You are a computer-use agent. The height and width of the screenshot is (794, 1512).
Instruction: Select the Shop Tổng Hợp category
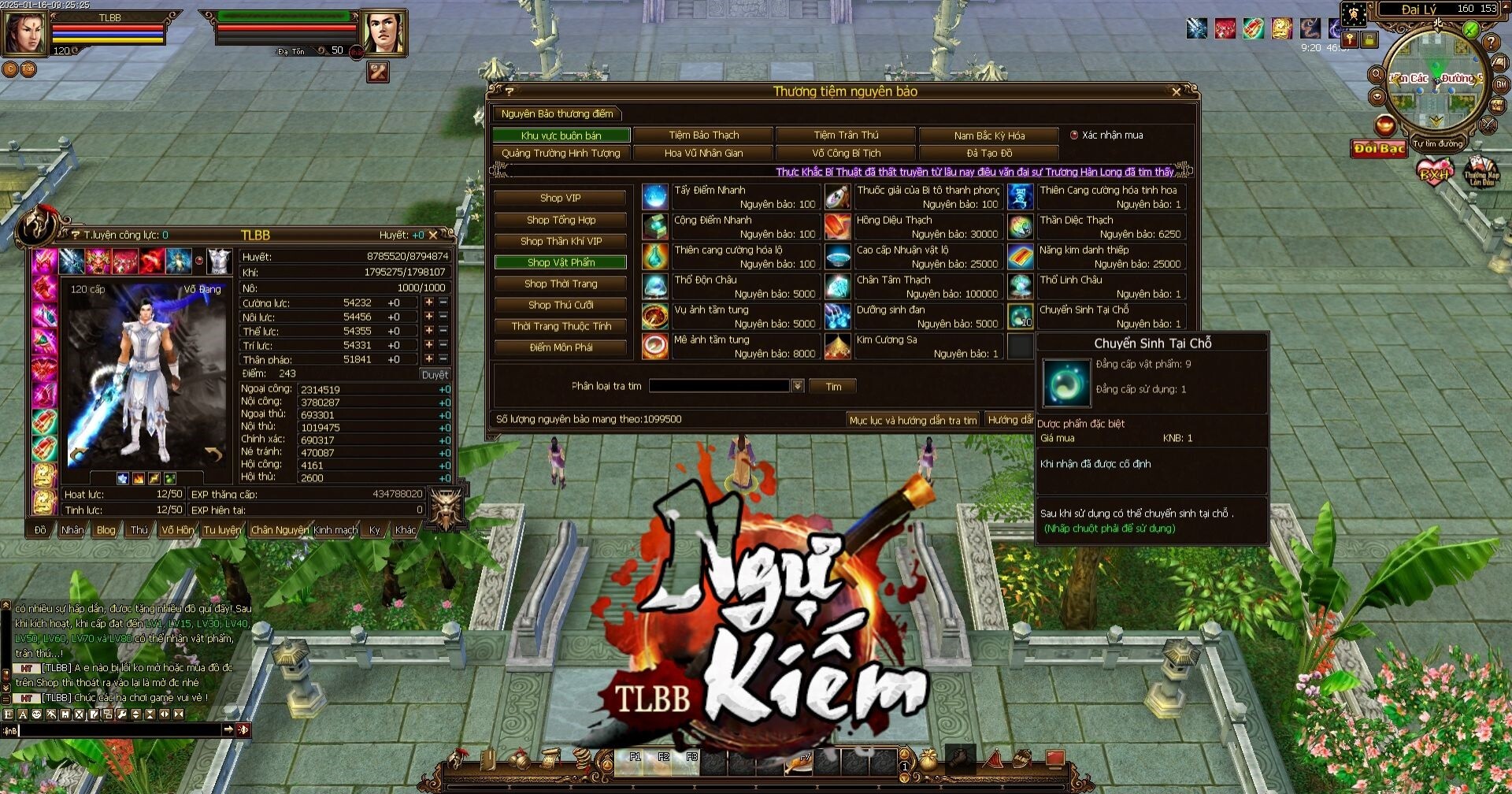(560, 220)
